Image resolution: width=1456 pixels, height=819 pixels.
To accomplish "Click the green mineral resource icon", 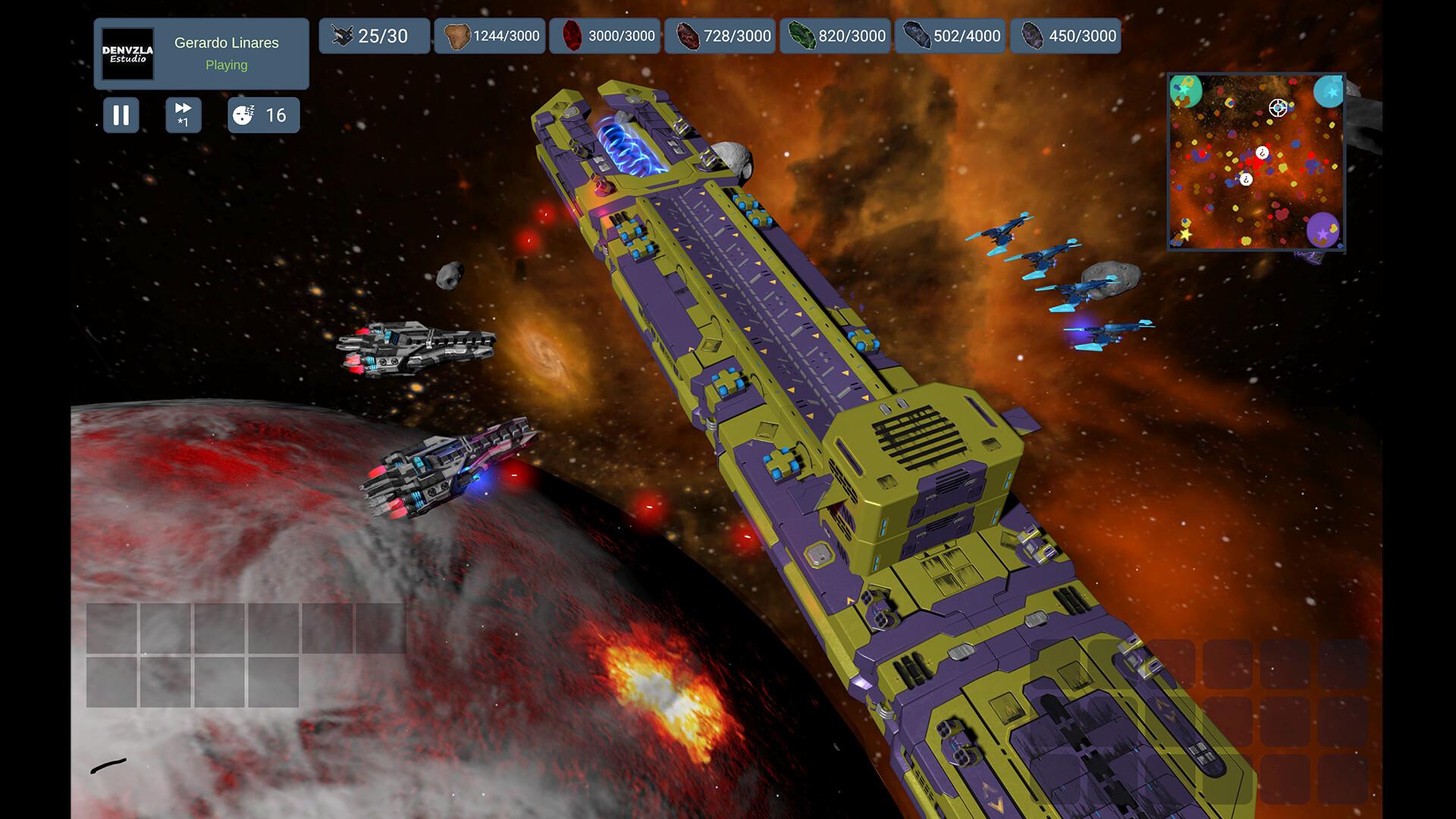I will click(x=804, y=35).
